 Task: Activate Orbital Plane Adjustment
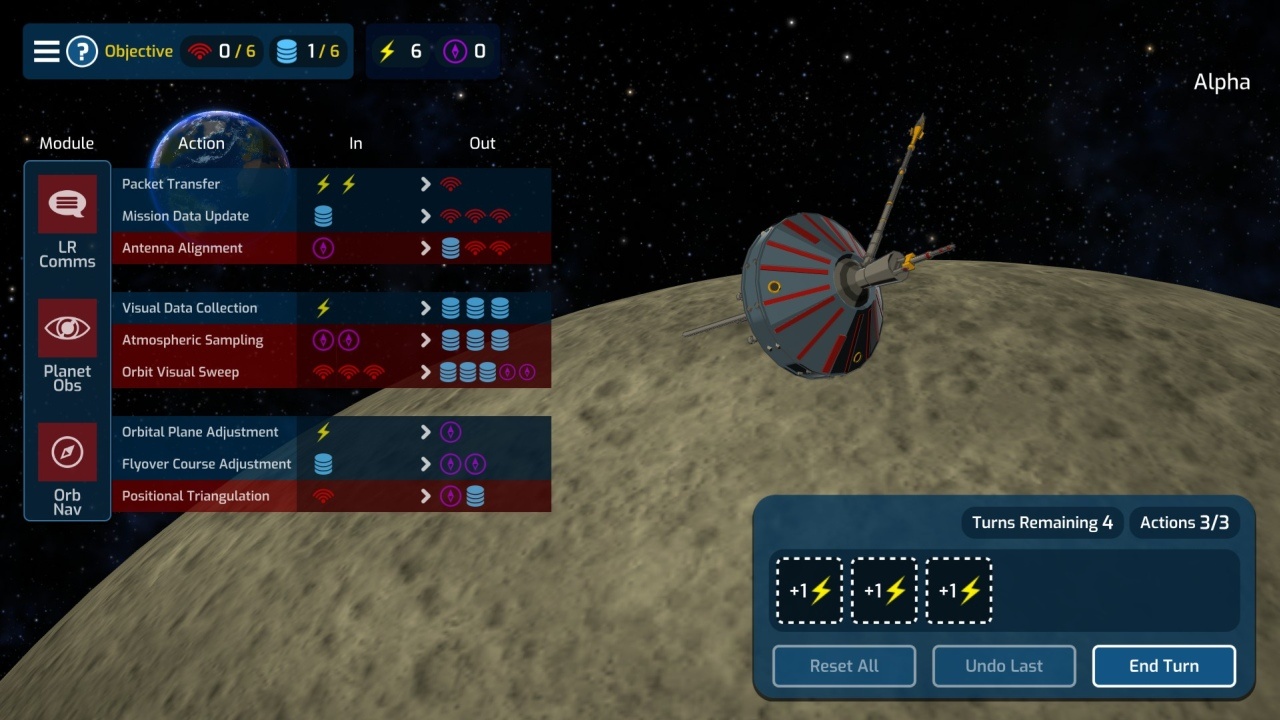click(x=200, y=432)
